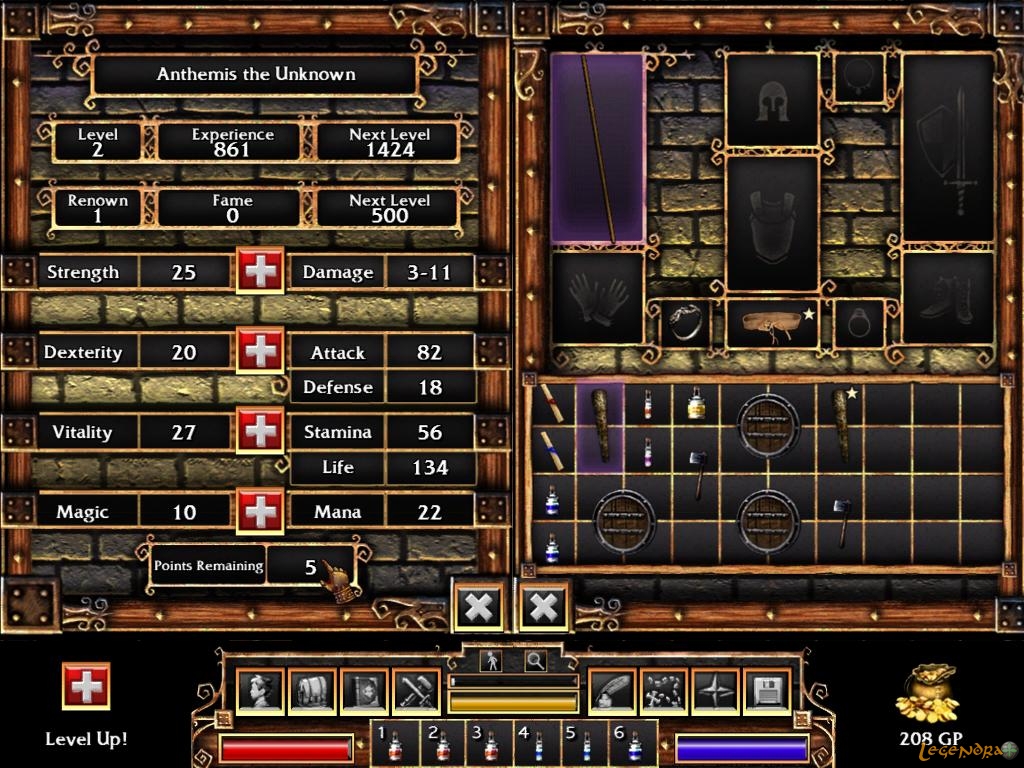Select the yellow jar in inventory

coord(696,402)
